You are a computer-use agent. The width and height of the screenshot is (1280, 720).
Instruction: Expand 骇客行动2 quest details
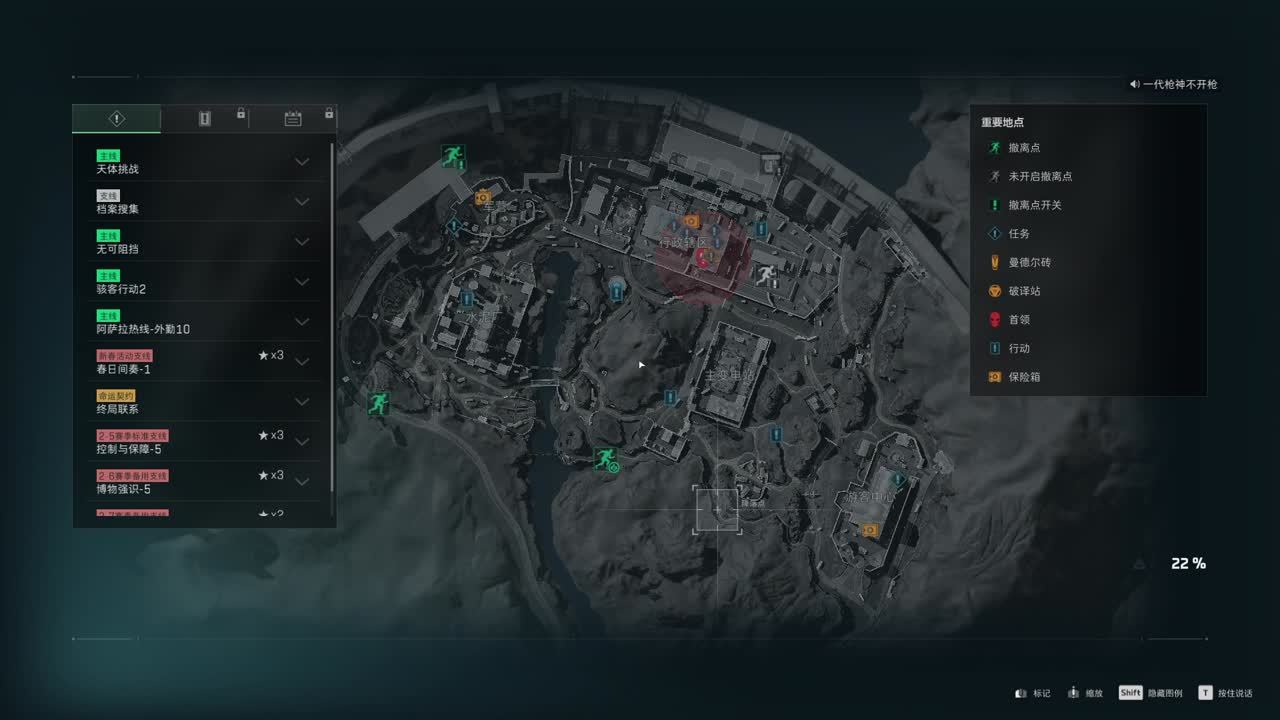pos(302,282)
